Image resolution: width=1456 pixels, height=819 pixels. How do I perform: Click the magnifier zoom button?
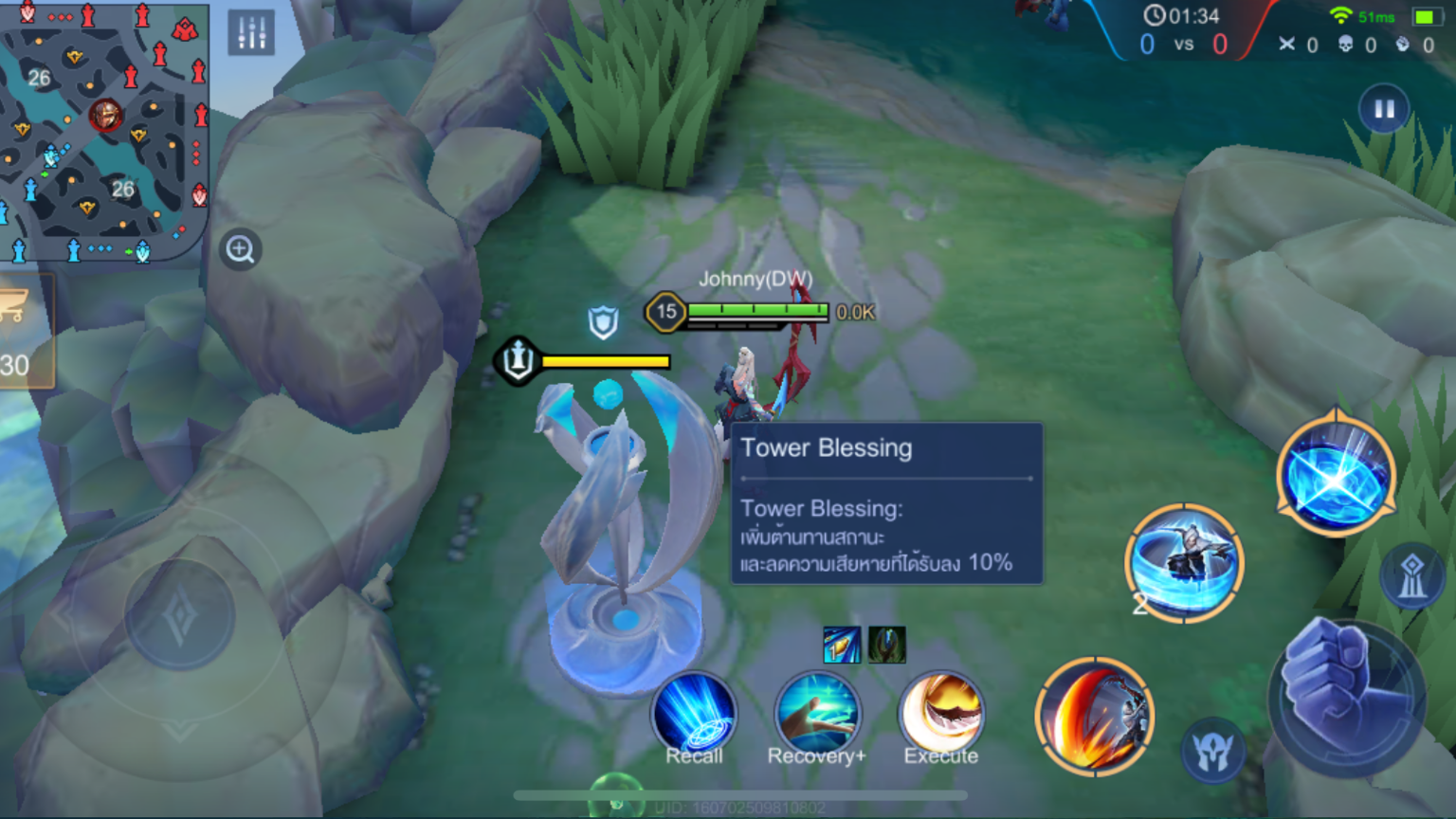[x=241, y=250]
